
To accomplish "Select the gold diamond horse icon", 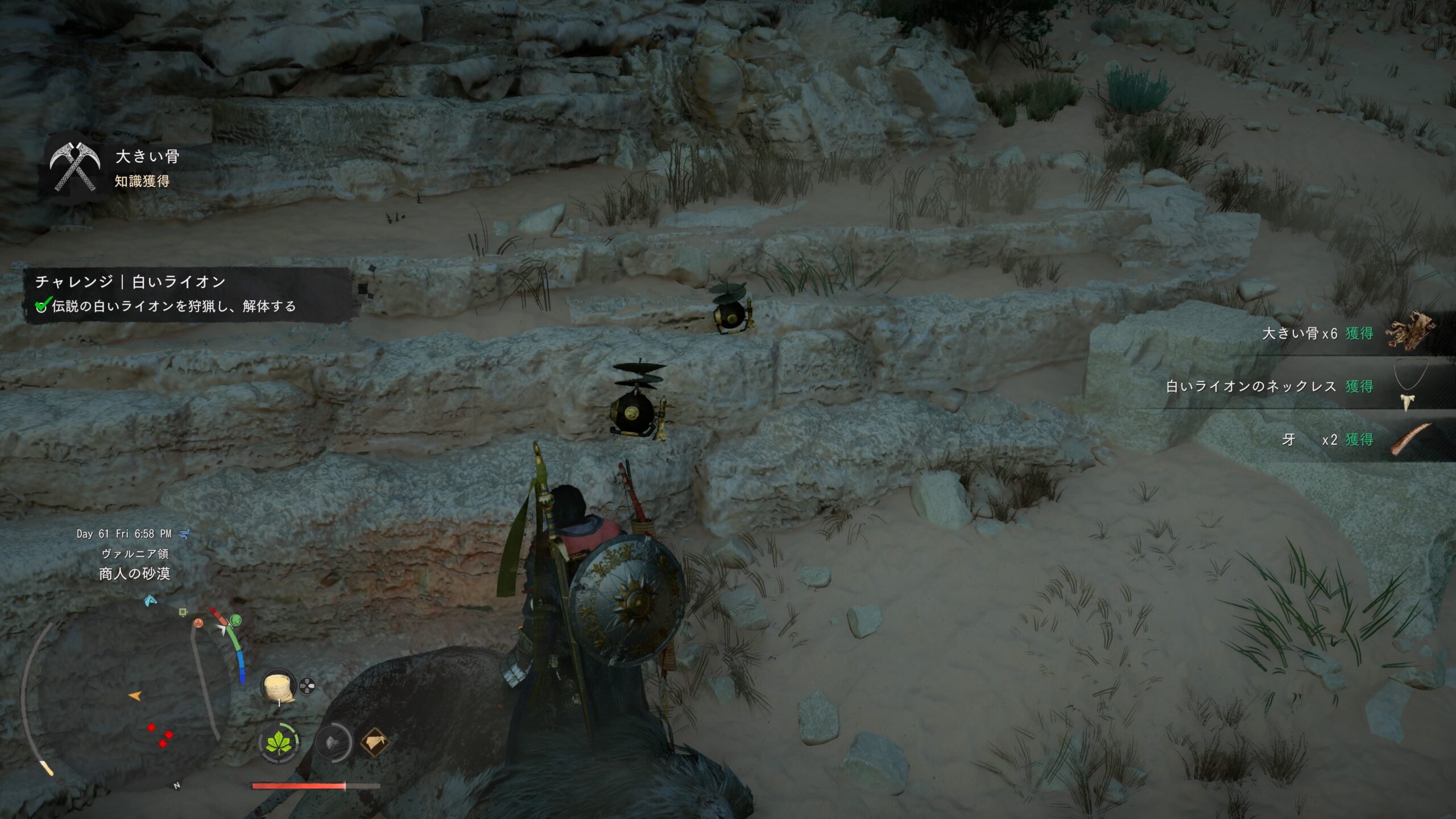I will [x=375, y=743].
